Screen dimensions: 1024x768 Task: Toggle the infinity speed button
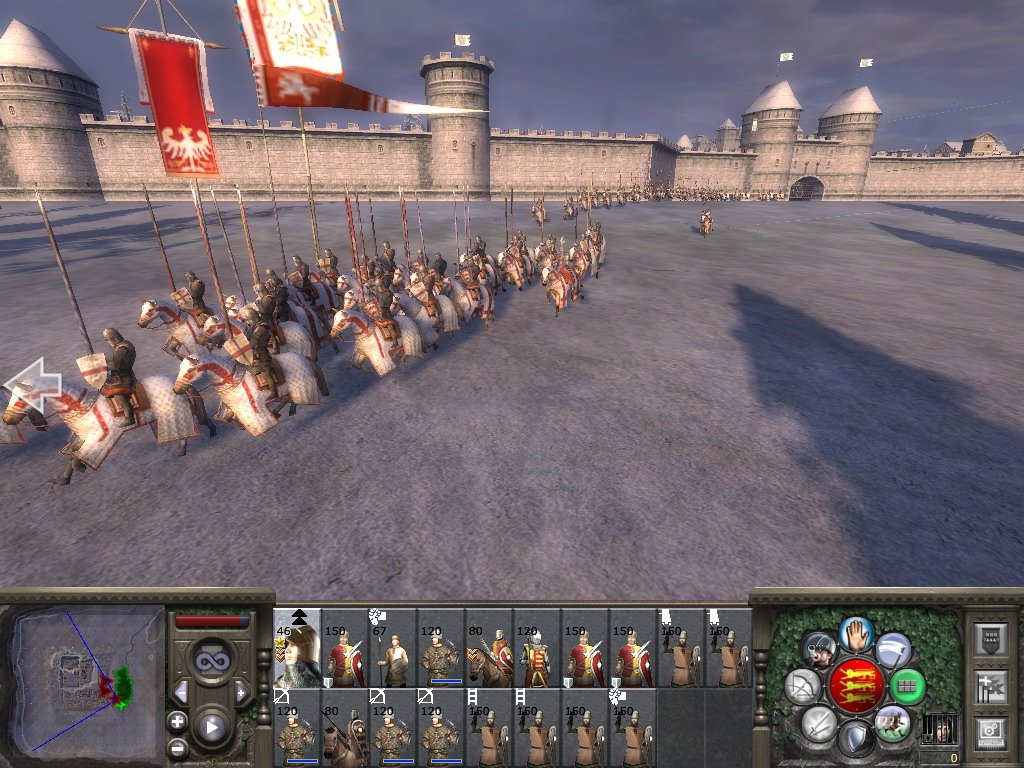tap(211, 661)
